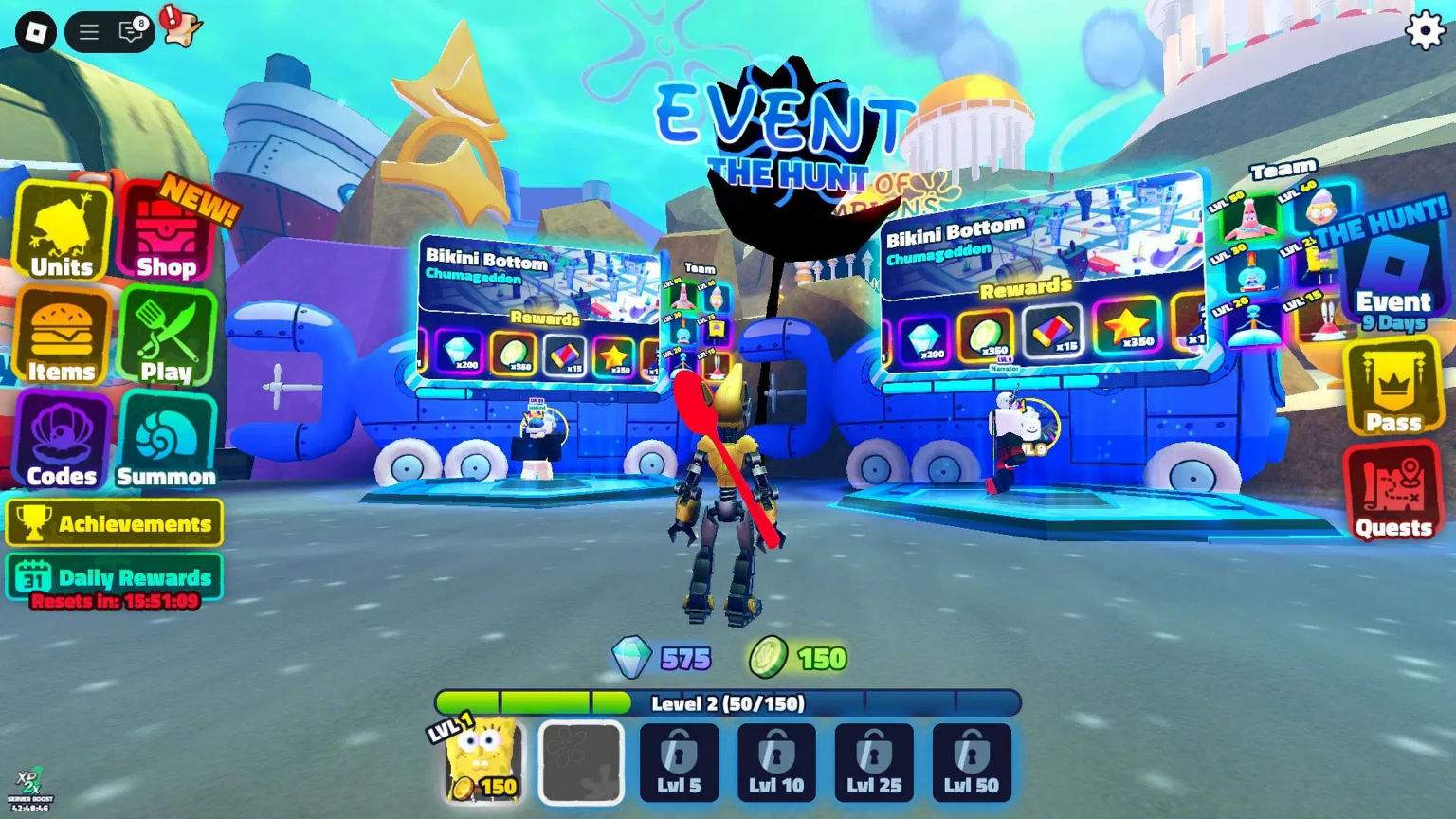This screenshot has width=1456, height=819.
Task: Open the Pass menu
Action: tap(1393, 389)
